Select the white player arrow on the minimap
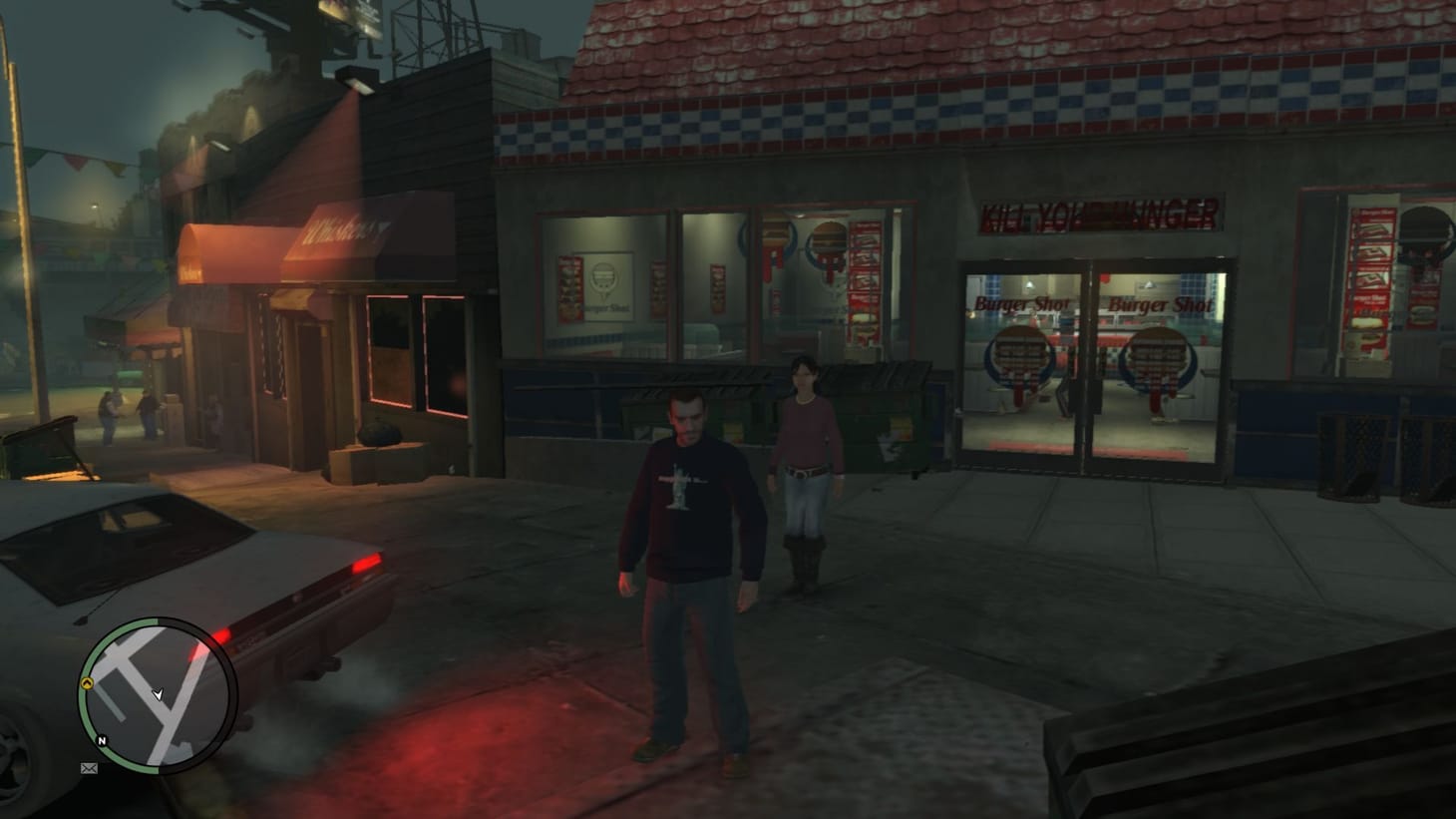 pyautogui.click(x=159, y=695)
